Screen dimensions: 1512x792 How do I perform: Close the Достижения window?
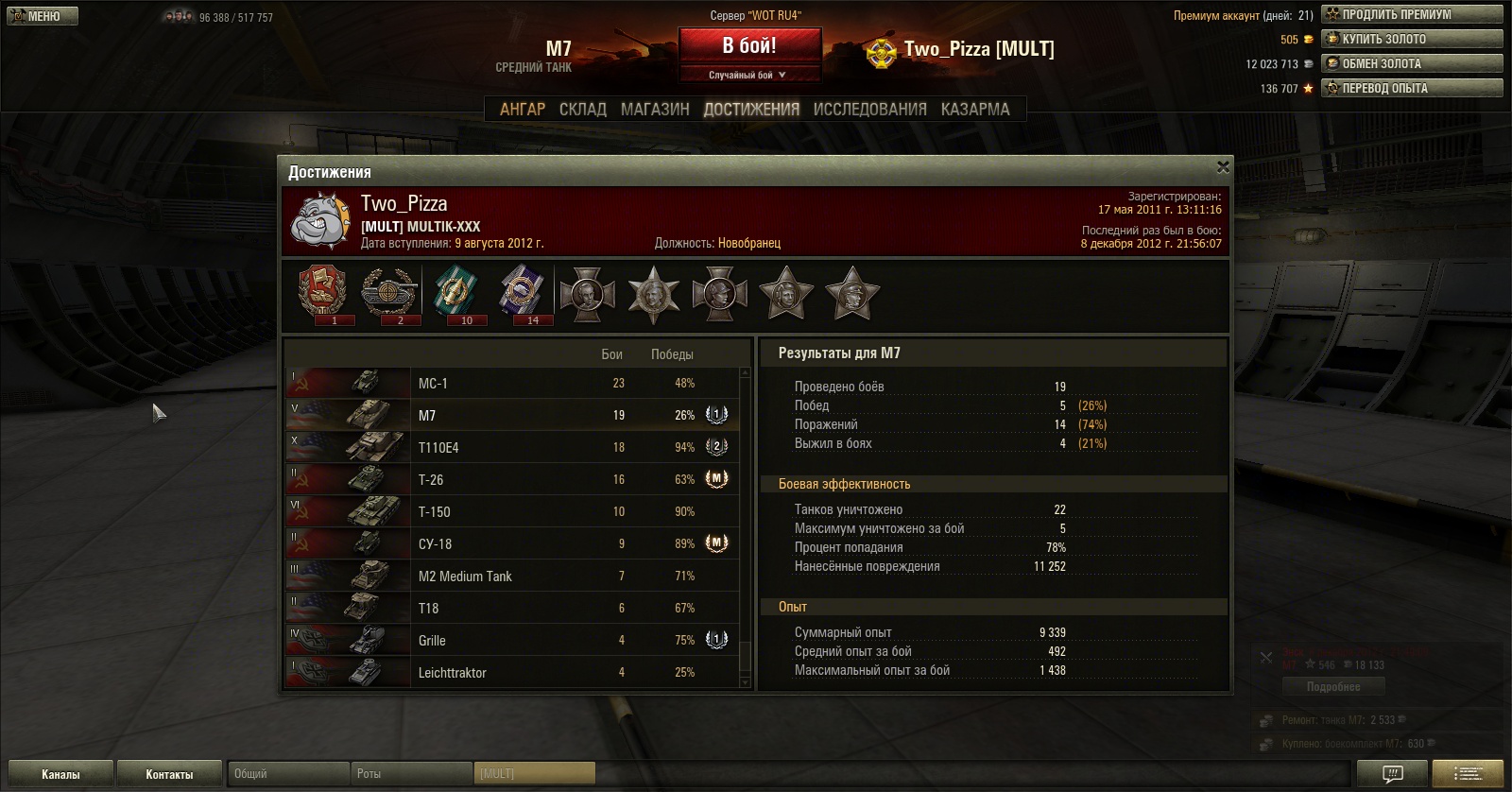tap(1223, 167)
